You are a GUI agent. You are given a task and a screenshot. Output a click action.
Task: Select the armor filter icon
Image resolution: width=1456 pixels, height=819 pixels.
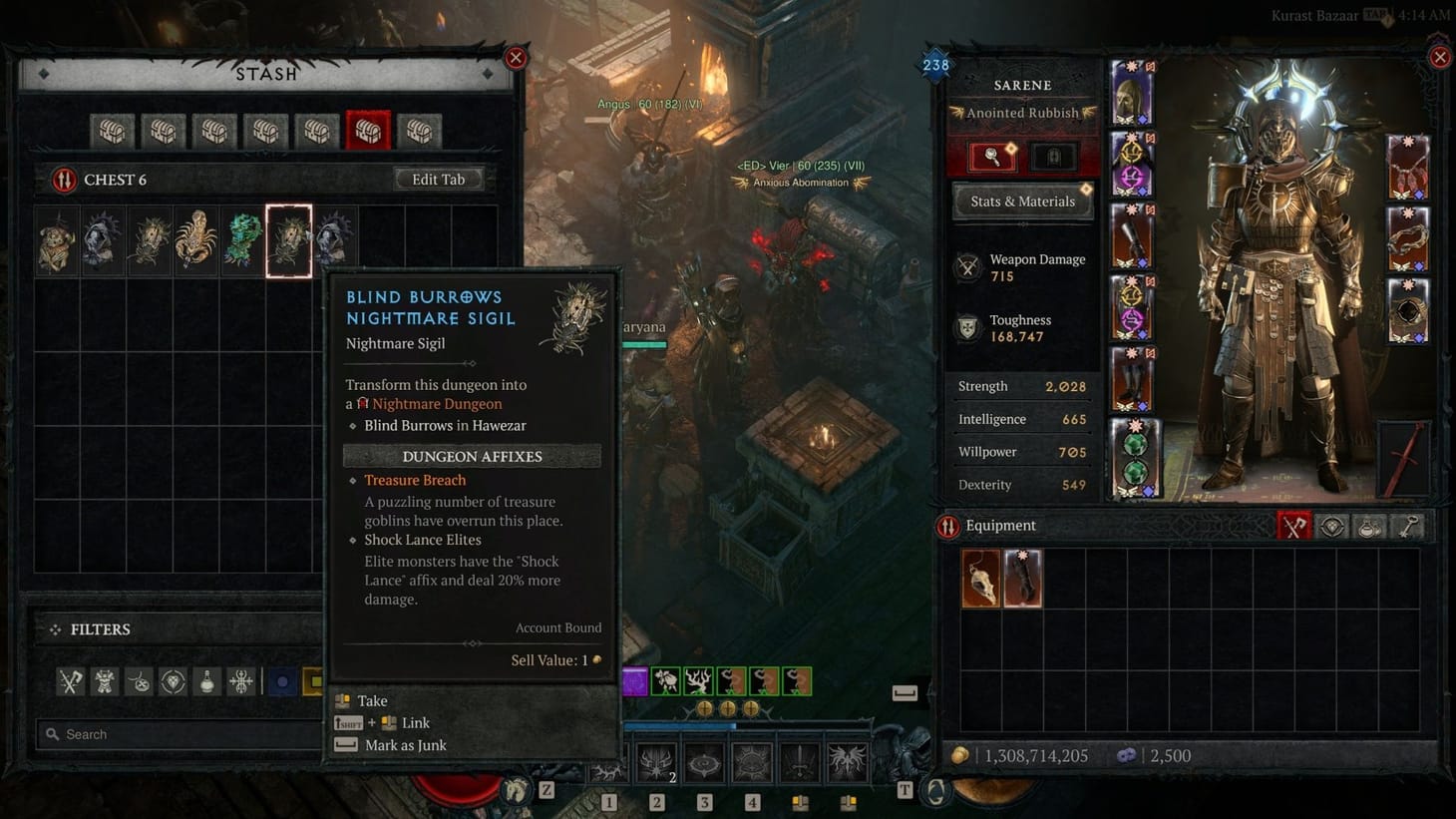pos(105,681)
